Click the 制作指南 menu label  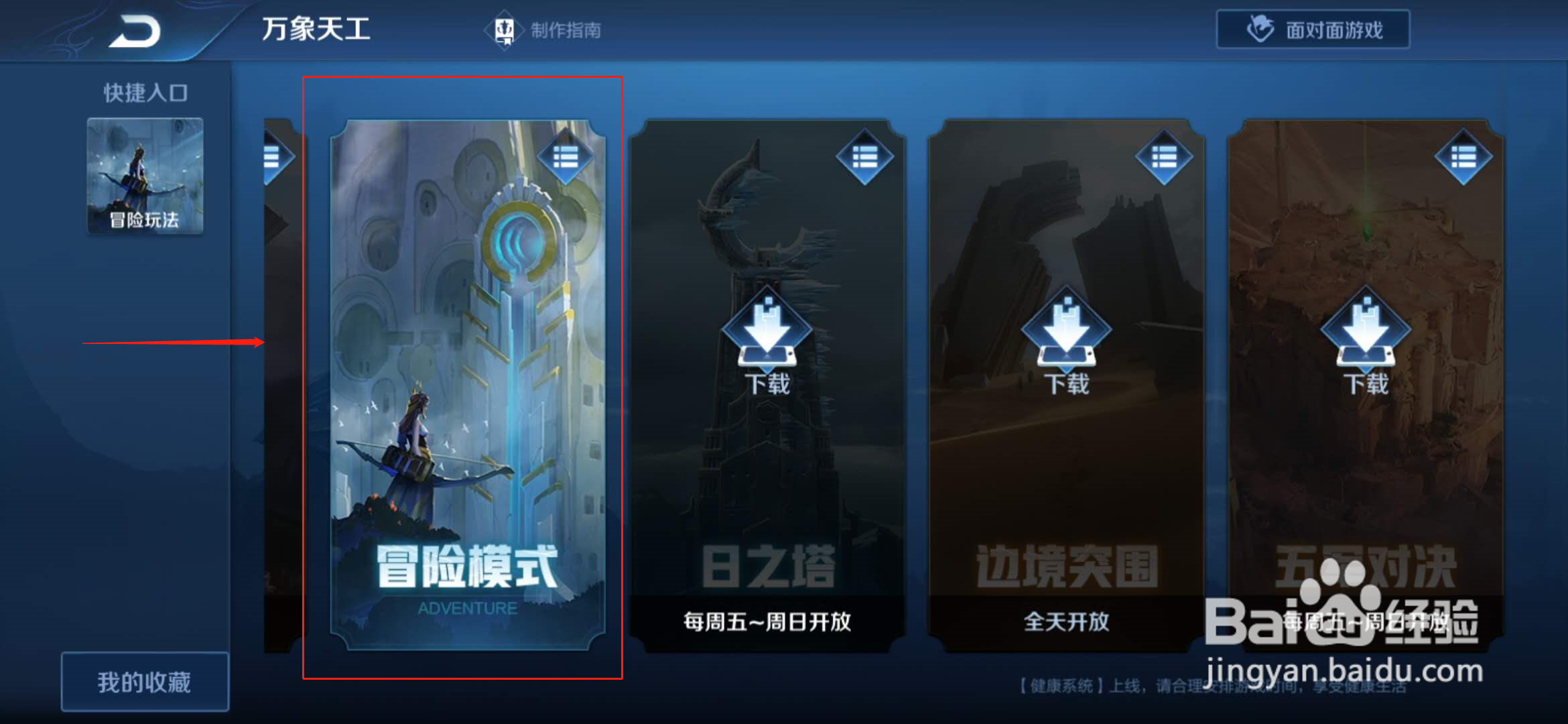tap(568, 29)
